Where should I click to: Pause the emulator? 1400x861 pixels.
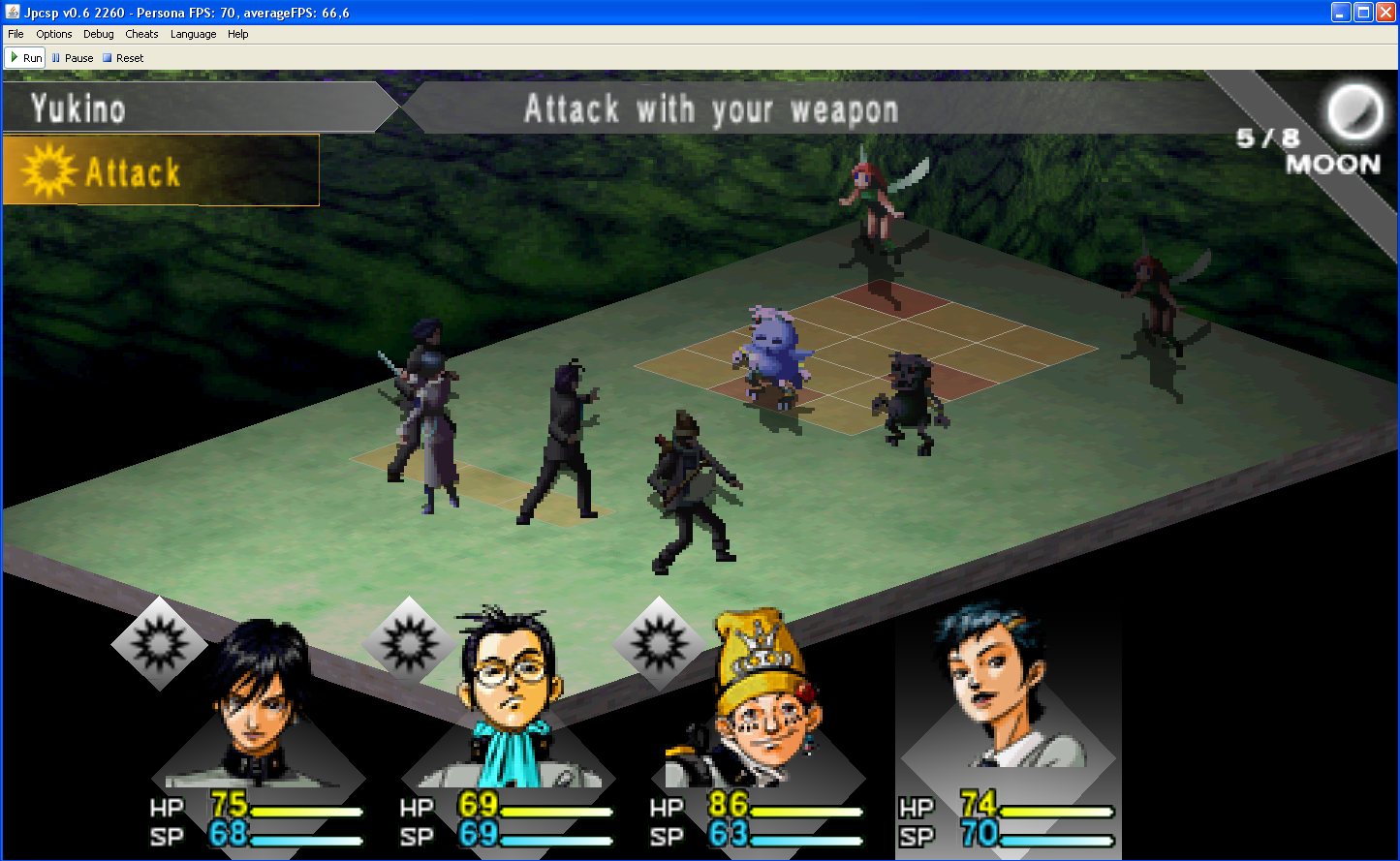point(73,58)
